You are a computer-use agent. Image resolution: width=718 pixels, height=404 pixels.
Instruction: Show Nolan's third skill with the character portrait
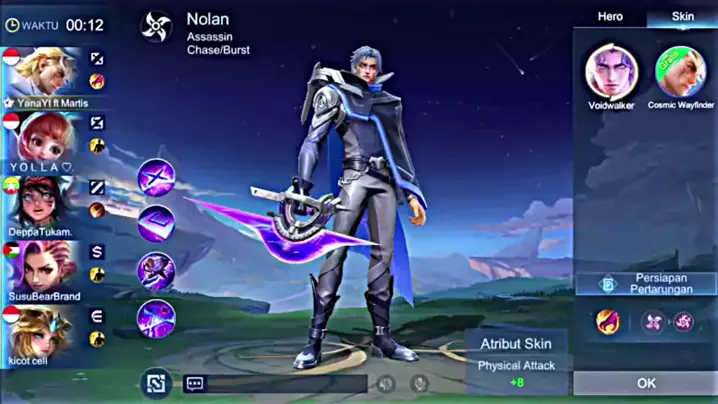coord(156,270)
